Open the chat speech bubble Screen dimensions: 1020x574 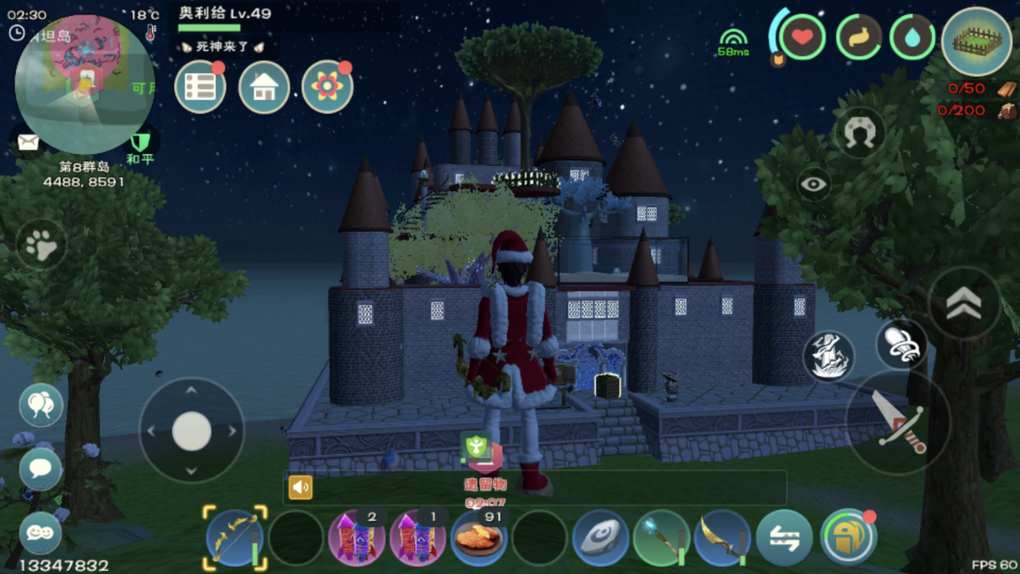(x=41, y=467)
